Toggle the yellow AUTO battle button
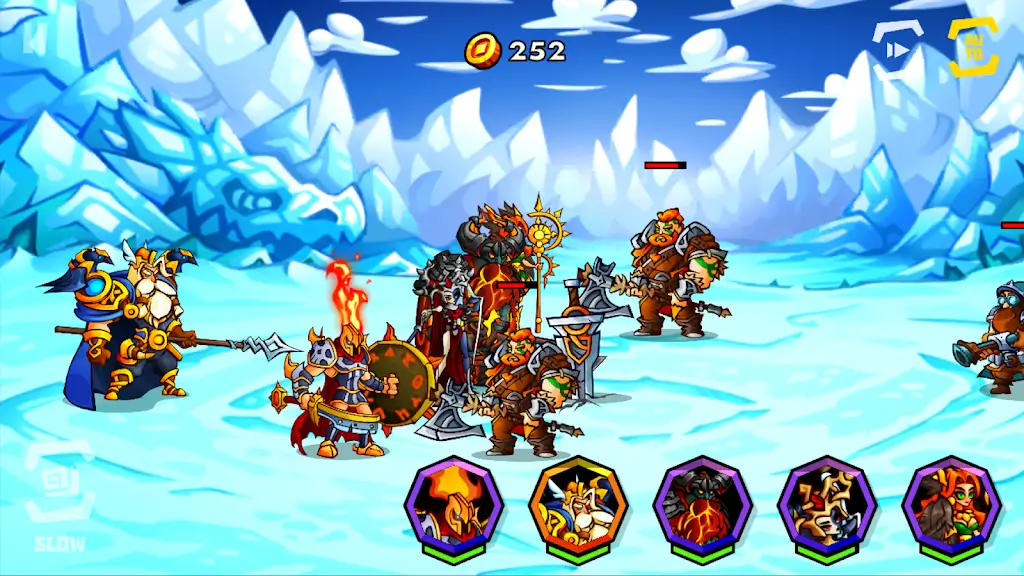Image resolution: width=1024 pixels, height=576 pixels. pyautogui.click(x=973, y=47)
